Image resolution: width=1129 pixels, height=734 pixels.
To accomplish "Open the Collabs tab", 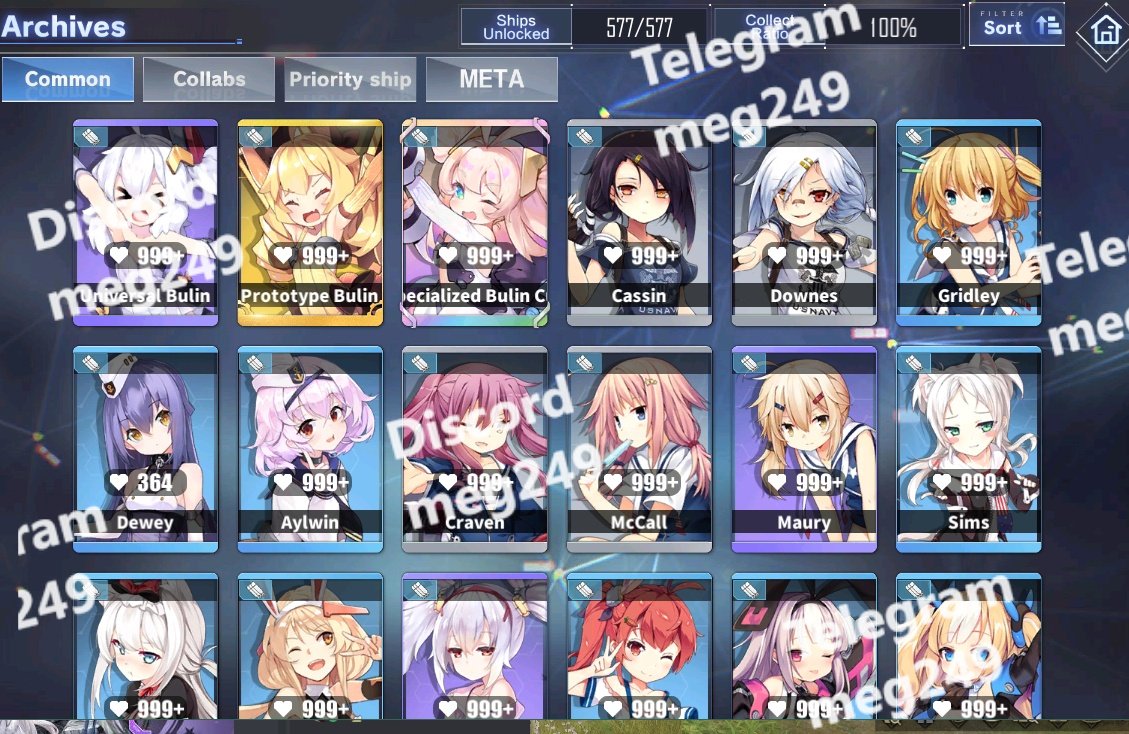I will (x=209, y=79).
